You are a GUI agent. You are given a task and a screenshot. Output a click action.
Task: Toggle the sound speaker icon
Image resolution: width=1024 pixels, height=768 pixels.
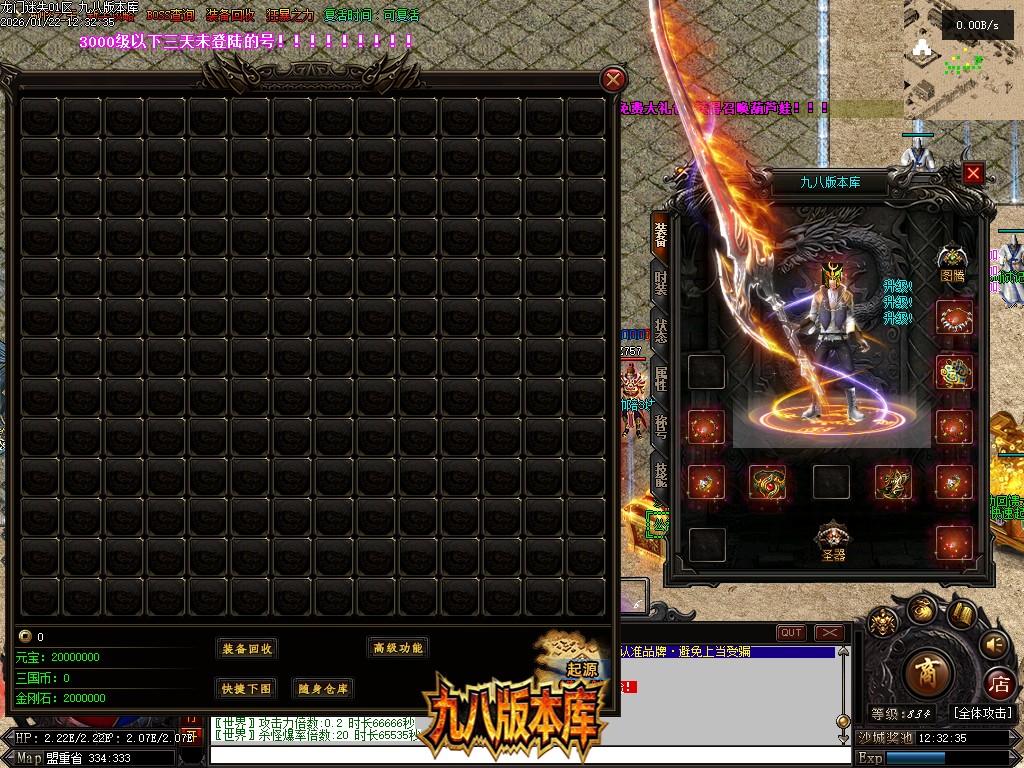click(994, 644)
